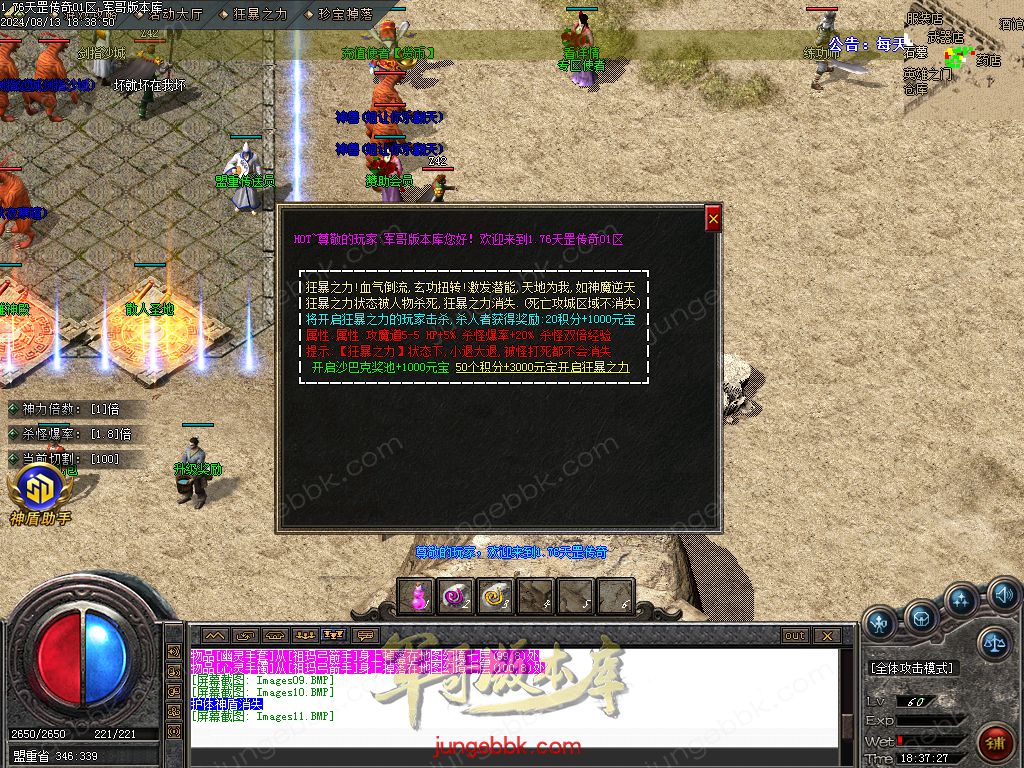The width and height of the screenshot is (1024, 768).
Task: Open the 狂暴之力 top menu entry
Action: click(x=259, y=14)
